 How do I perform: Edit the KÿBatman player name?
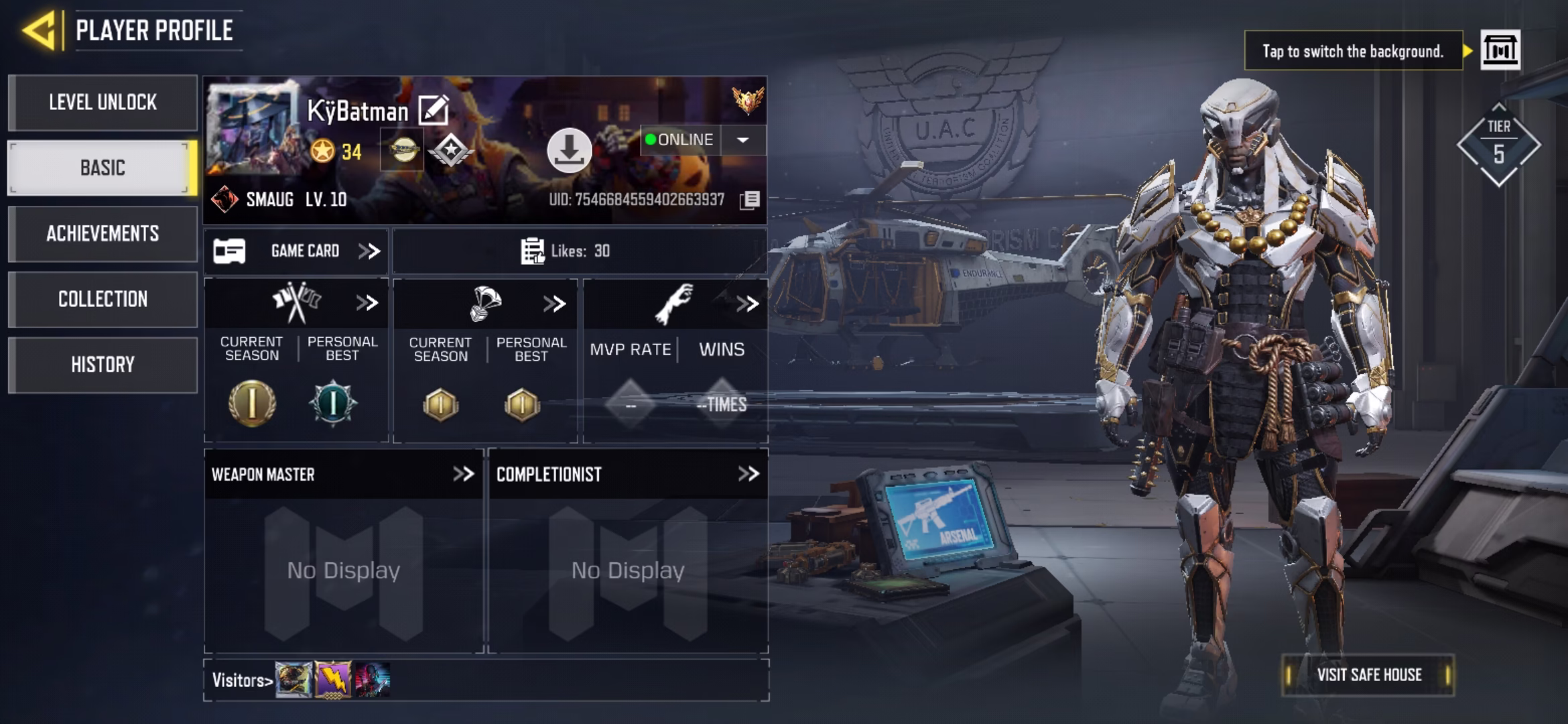click(434, 110)
